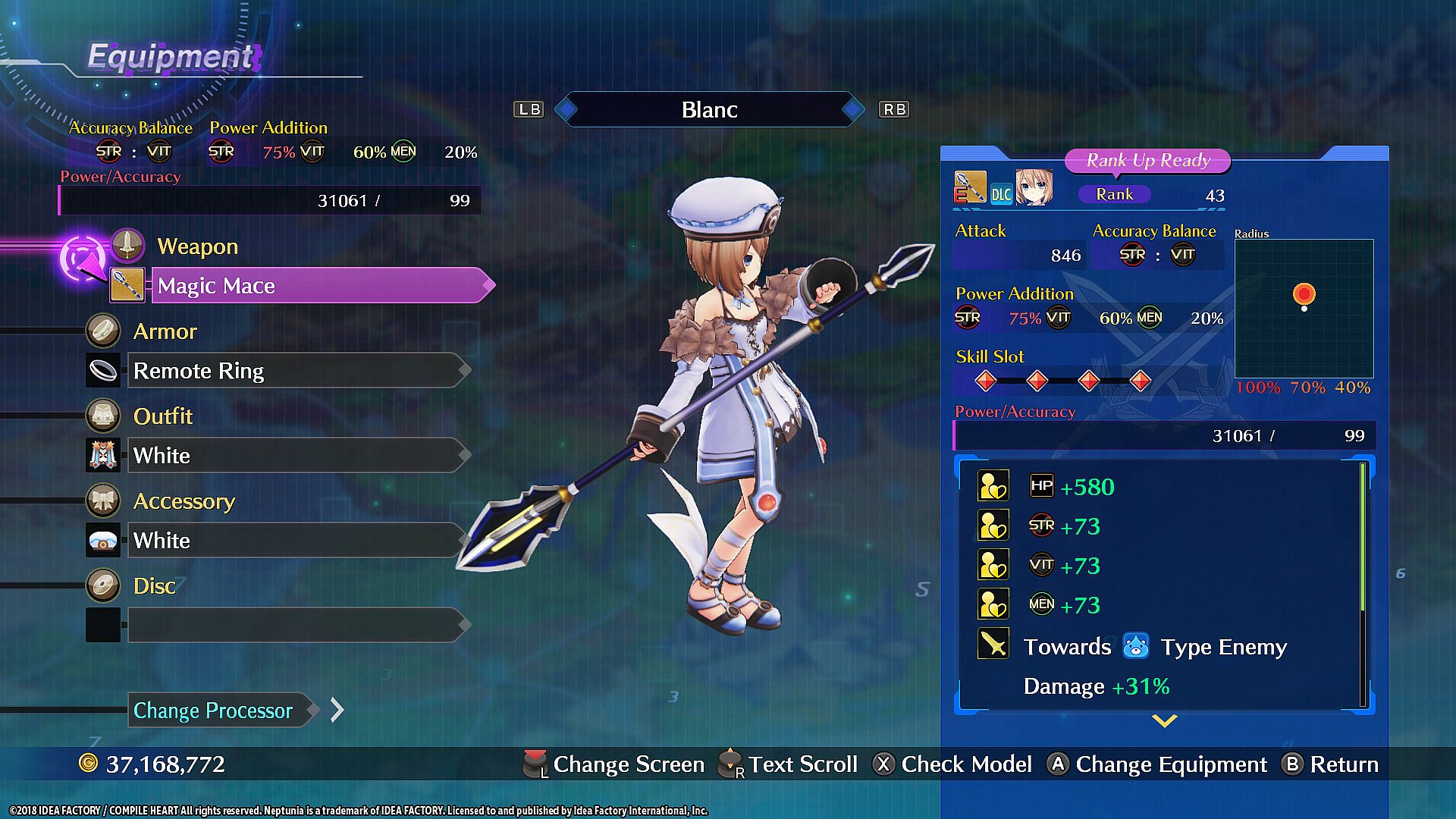The height and width of the screenshot is (819, 1456).
Task: Choose the Remote Ring armor slot
Action: click(296, 371)
